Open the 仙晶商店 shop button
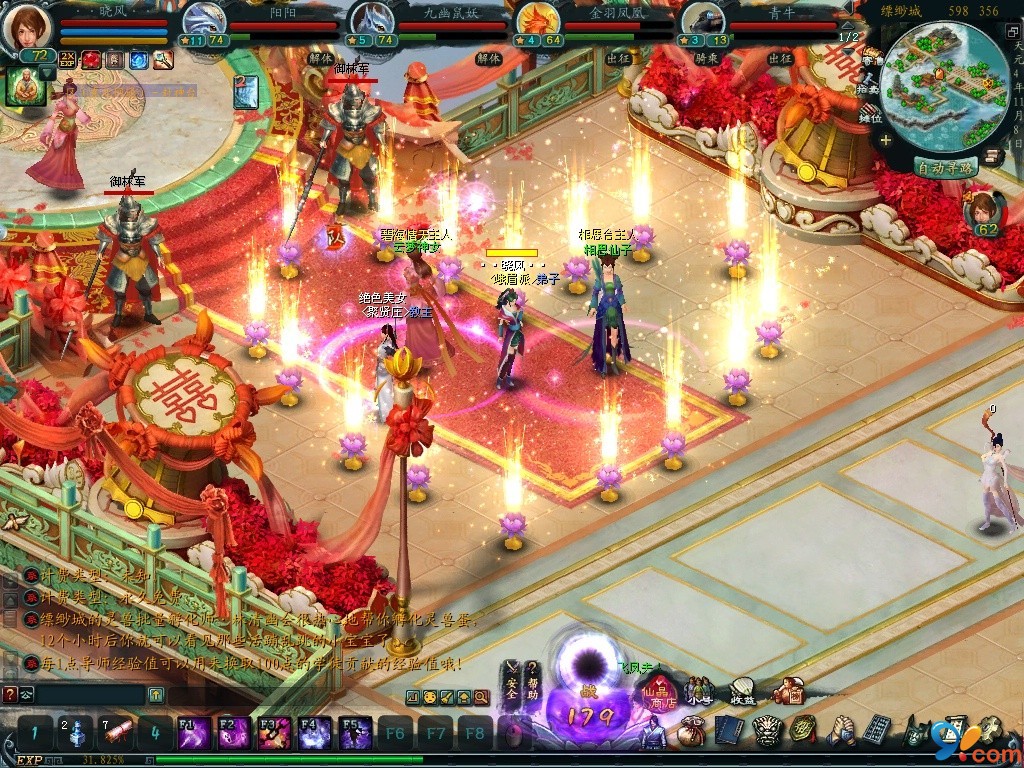Image resolution: width=1024 pixels, height=768 pixels. click(660, 688)
